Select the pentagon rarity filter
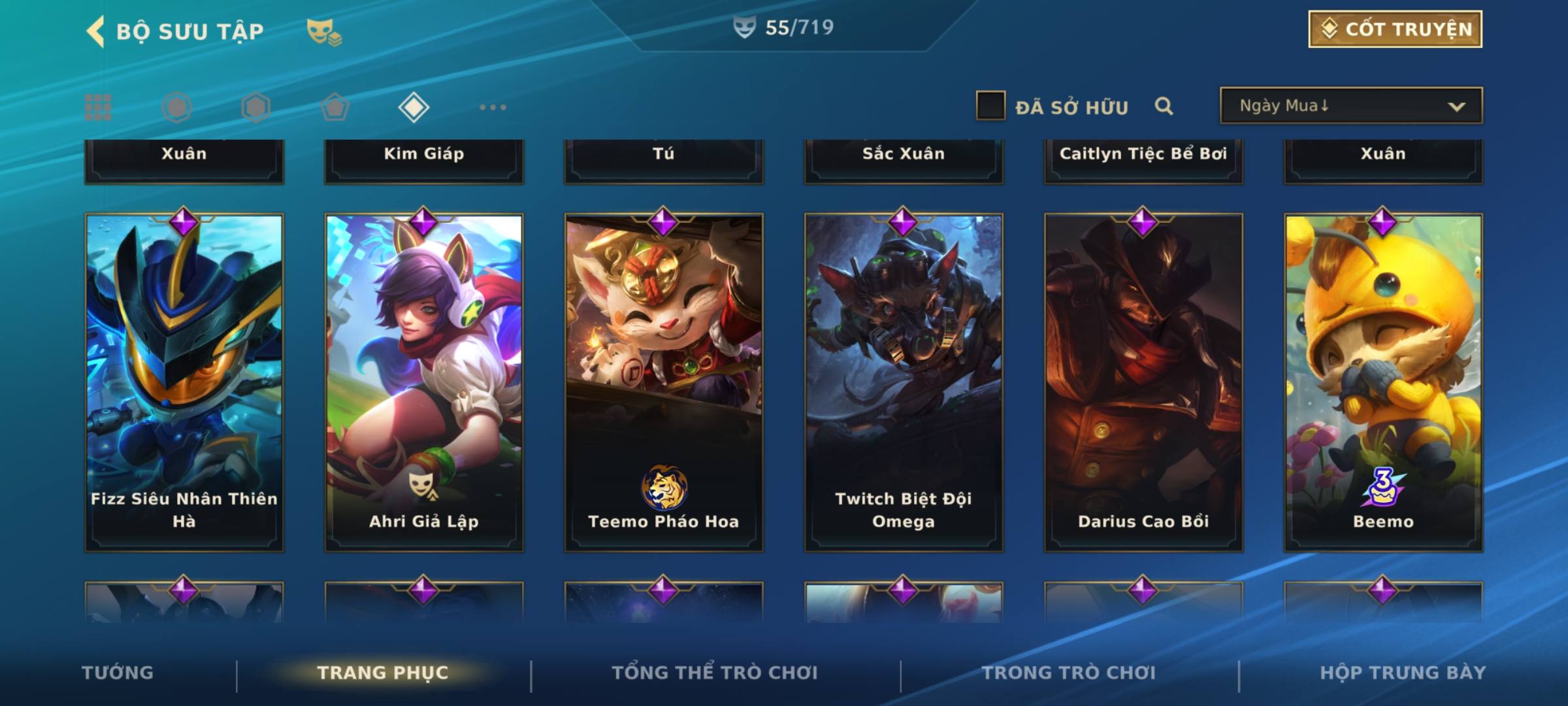 [335, 107]
